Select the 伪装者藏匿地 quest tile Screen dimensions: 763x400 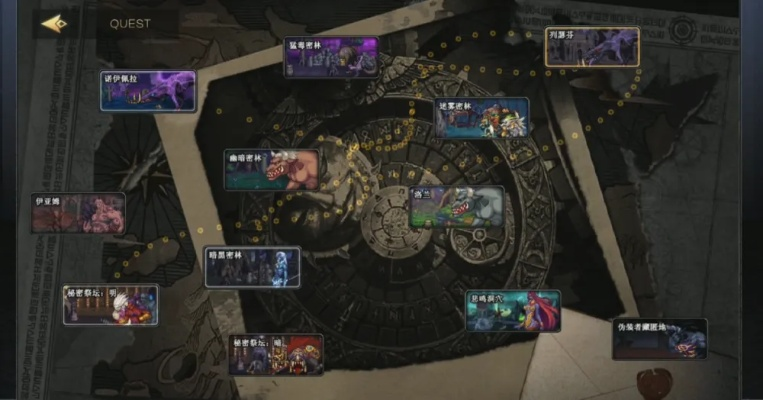[x=659, y=339]
